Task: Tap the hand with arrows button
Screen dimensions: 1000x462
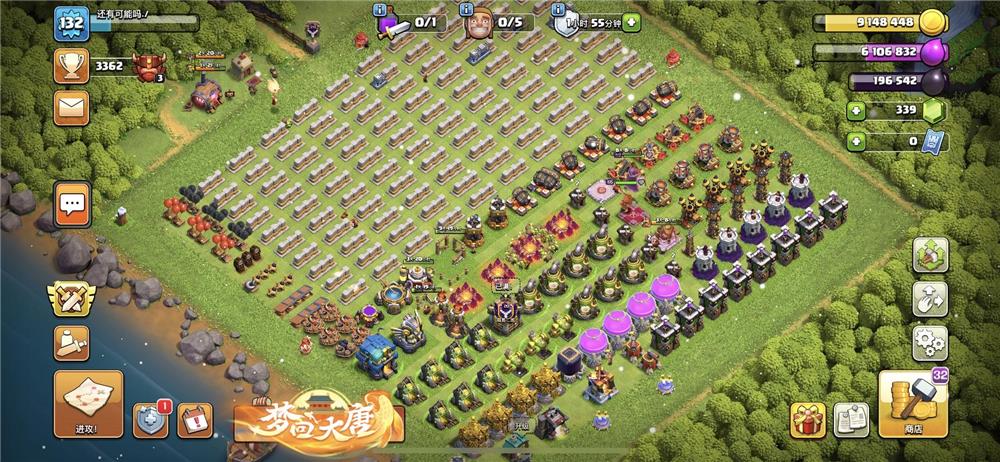Action: click(929, 298)
